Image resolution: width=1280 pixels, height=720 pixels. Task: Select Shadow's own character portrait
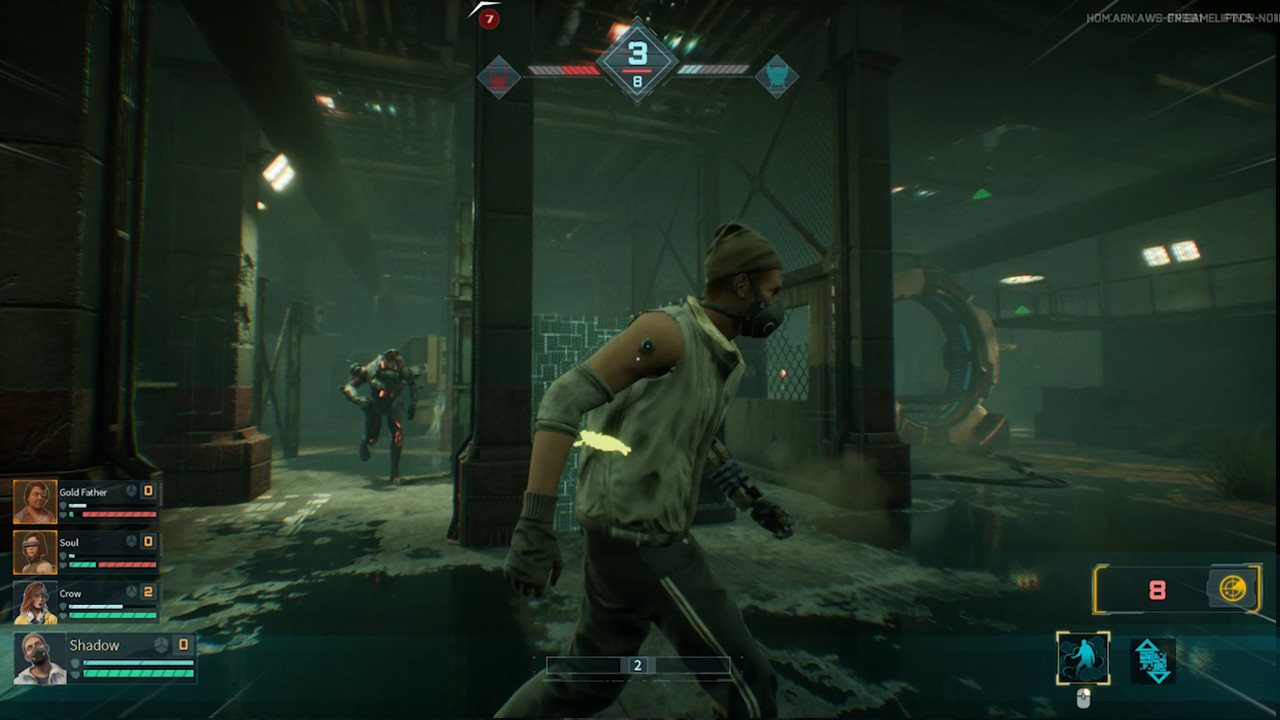click(x=41, y=659)
